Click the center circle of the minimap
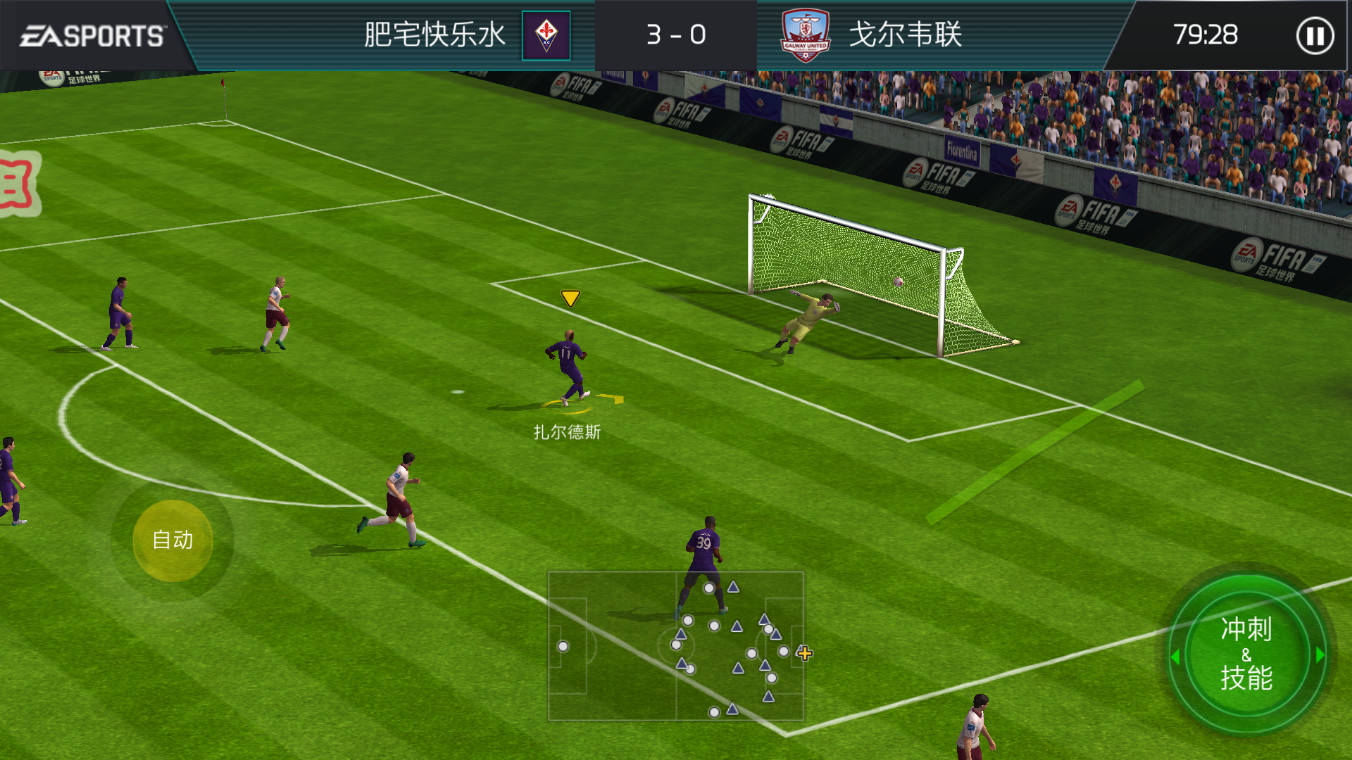This screenshot has height=760, width=1352. point(678,647)
